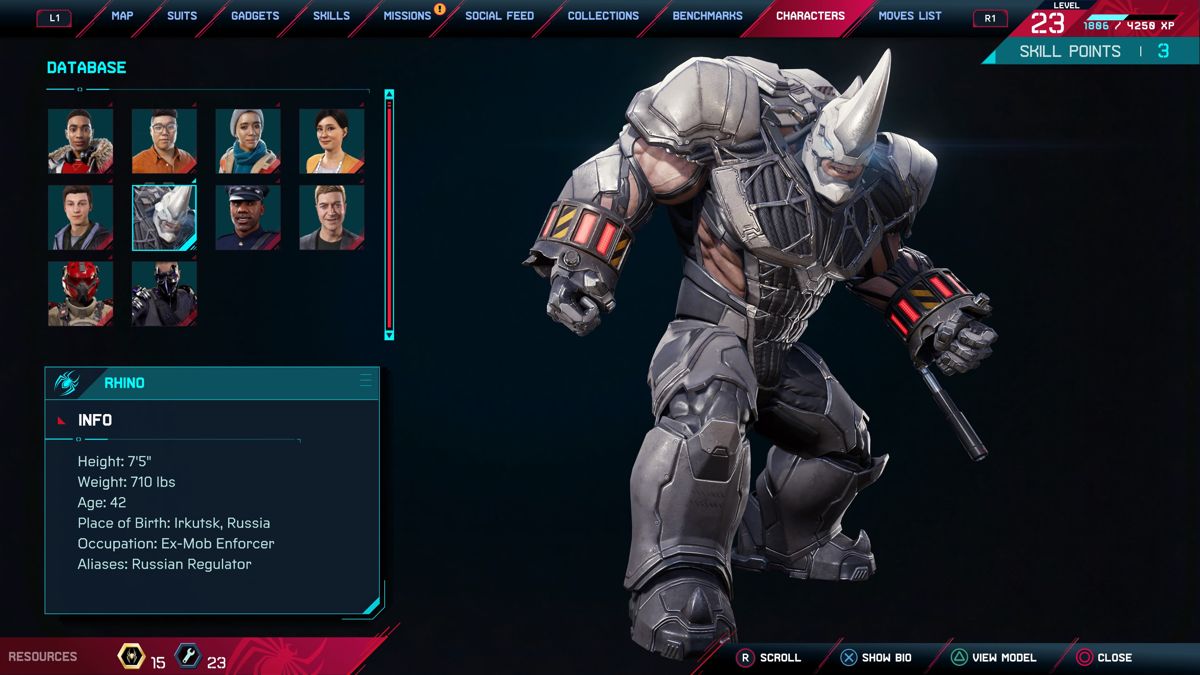Select the Rhino database portrait

click(164, 217)
